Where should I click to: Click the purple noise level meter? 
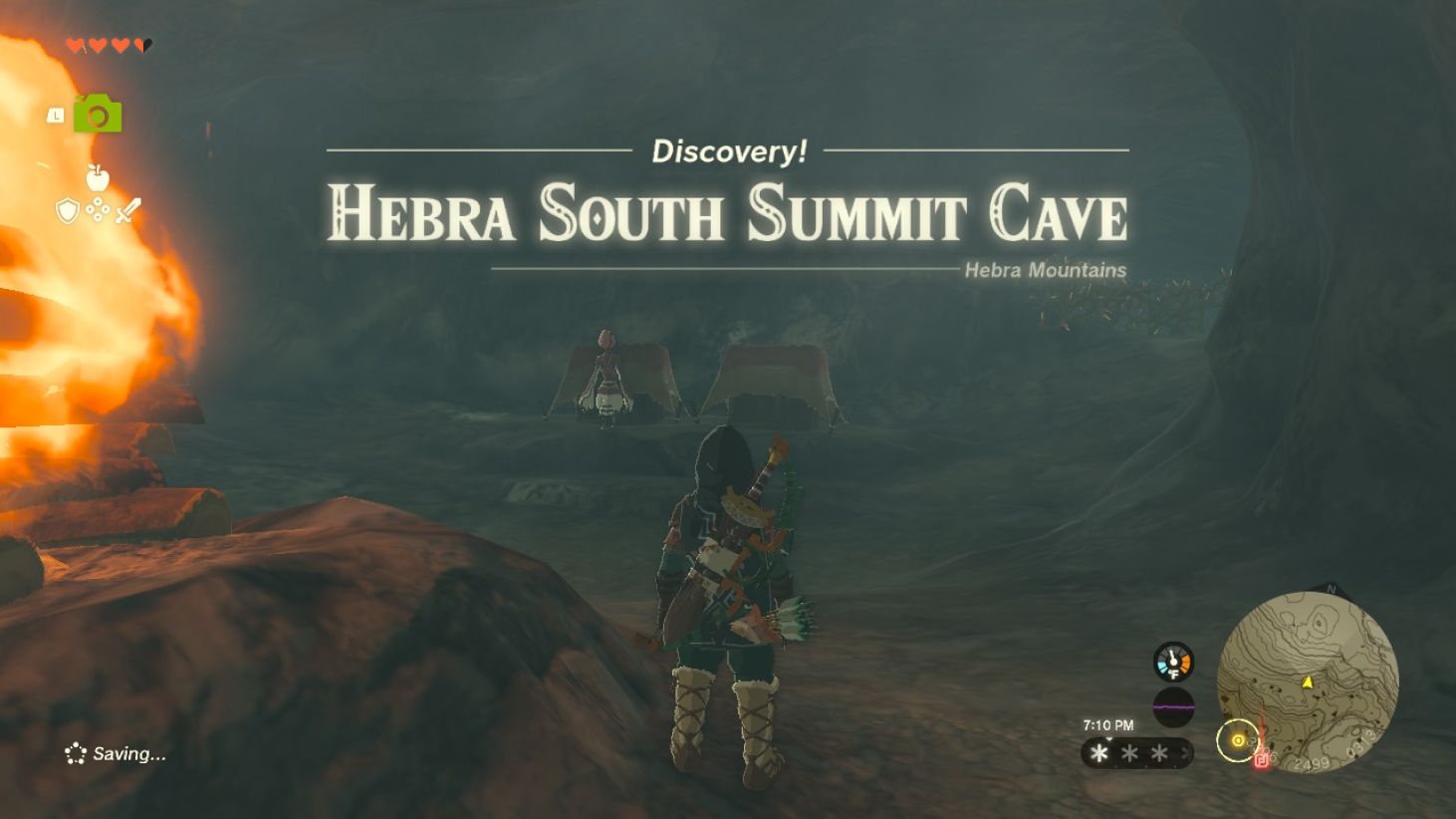pyautogui.click(x=1172, y=705)
